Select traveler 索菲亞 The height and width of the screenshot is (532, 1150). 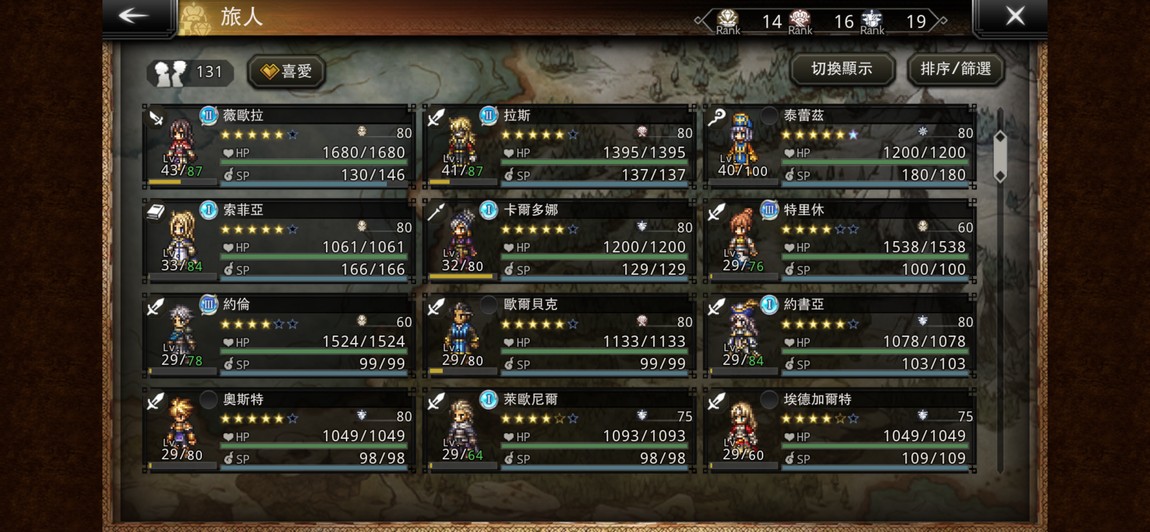click(279, 240)
